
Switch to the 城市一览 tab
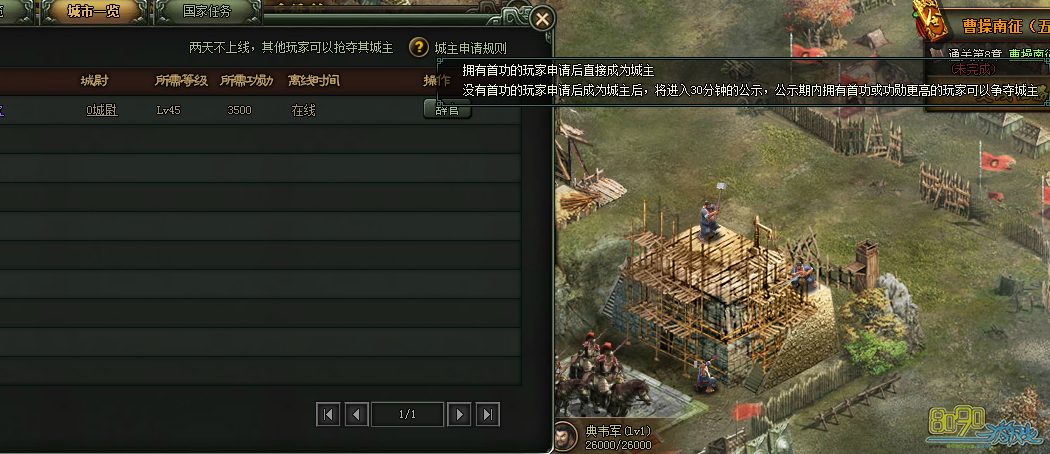click(x=94, y=12)
